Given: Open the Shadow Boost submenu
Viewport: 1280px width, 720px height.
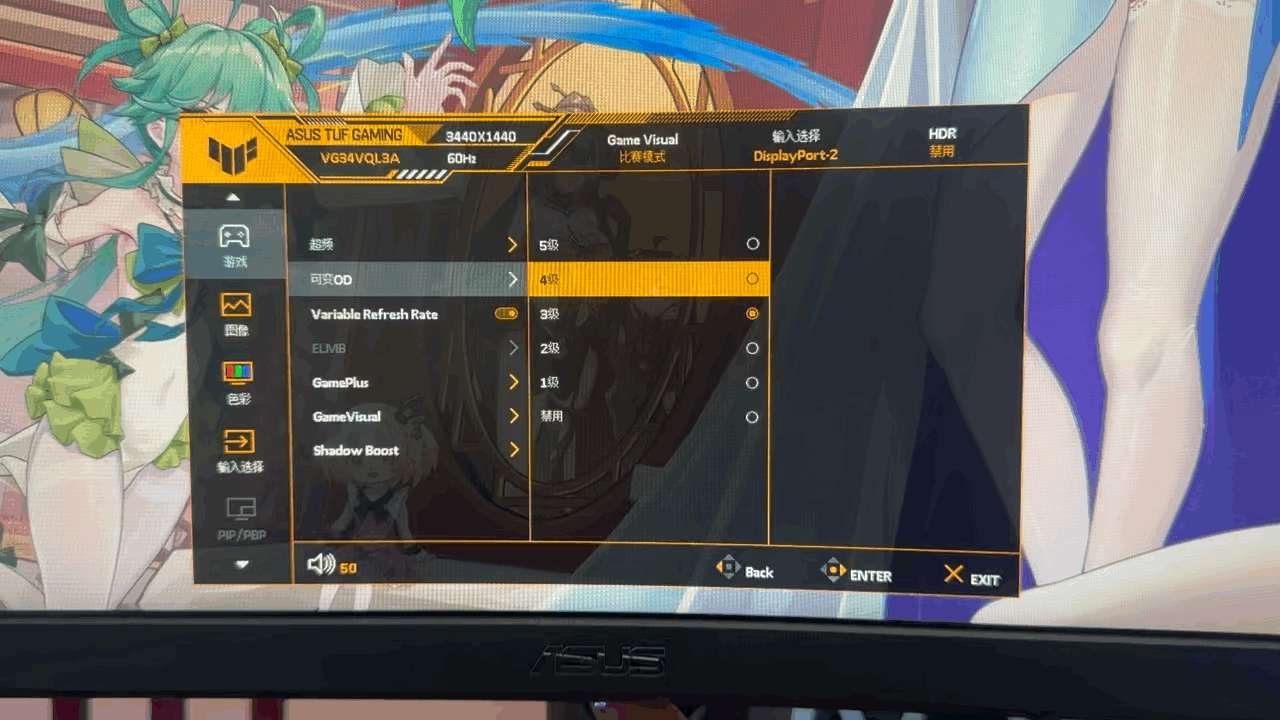Looking at the screenshot, I should [412, 451].
